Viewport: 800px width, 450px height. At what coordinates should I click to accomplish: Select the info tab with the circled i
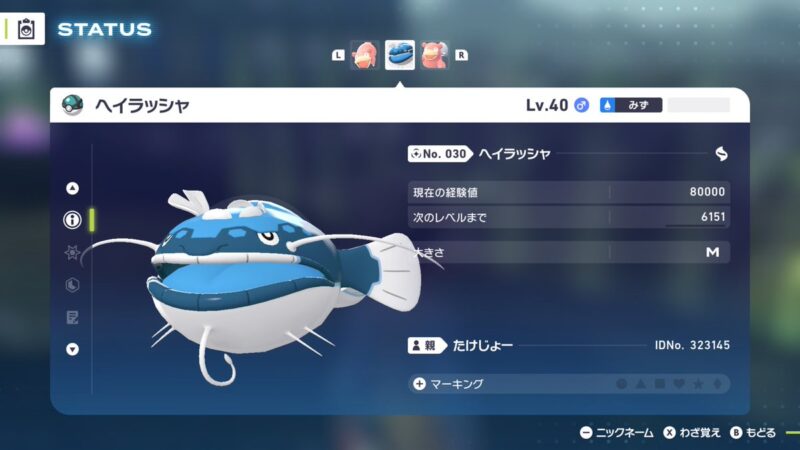click(x=72, y=221)
